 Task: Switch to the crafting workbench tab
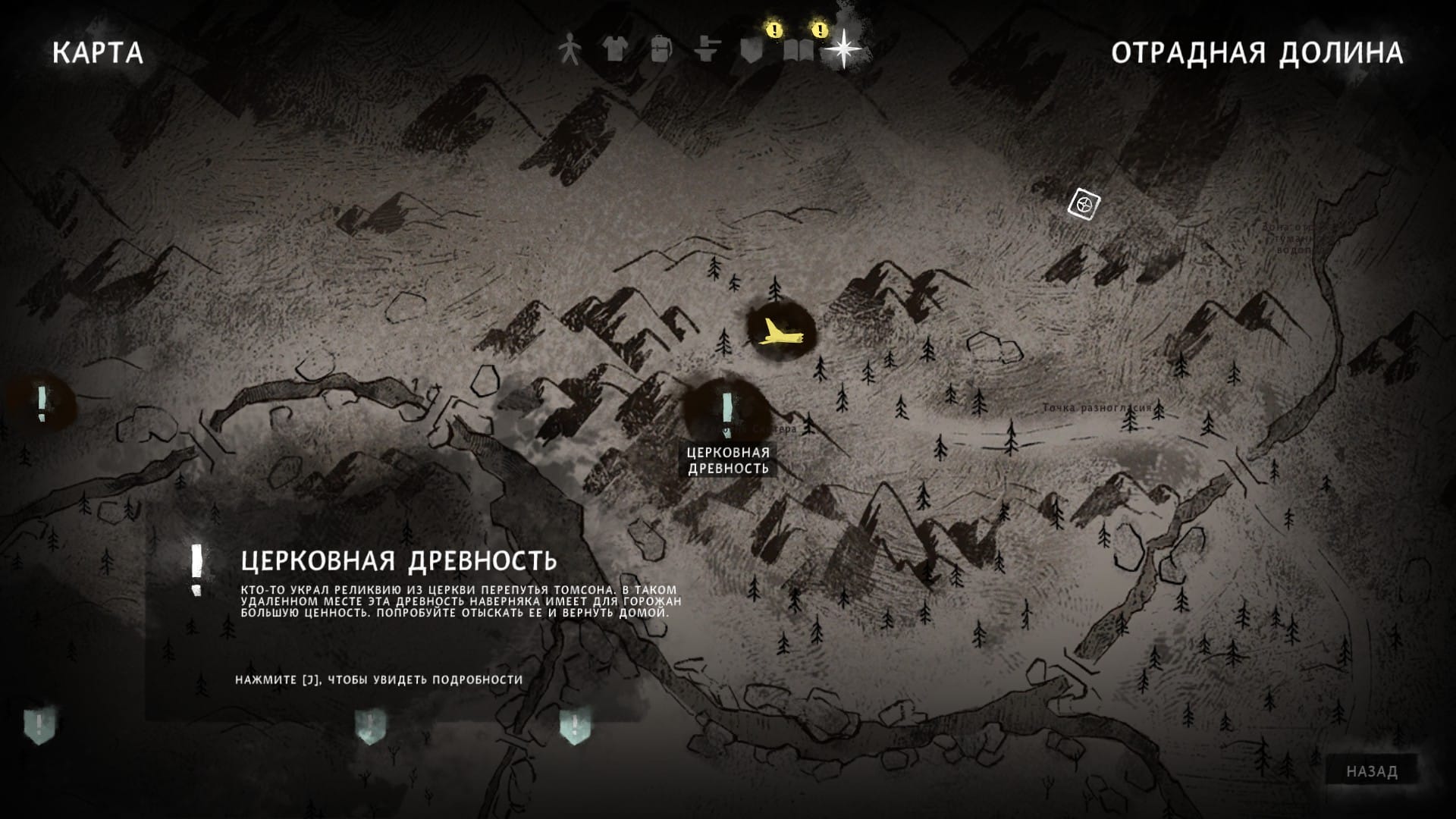tap(707, 50)
